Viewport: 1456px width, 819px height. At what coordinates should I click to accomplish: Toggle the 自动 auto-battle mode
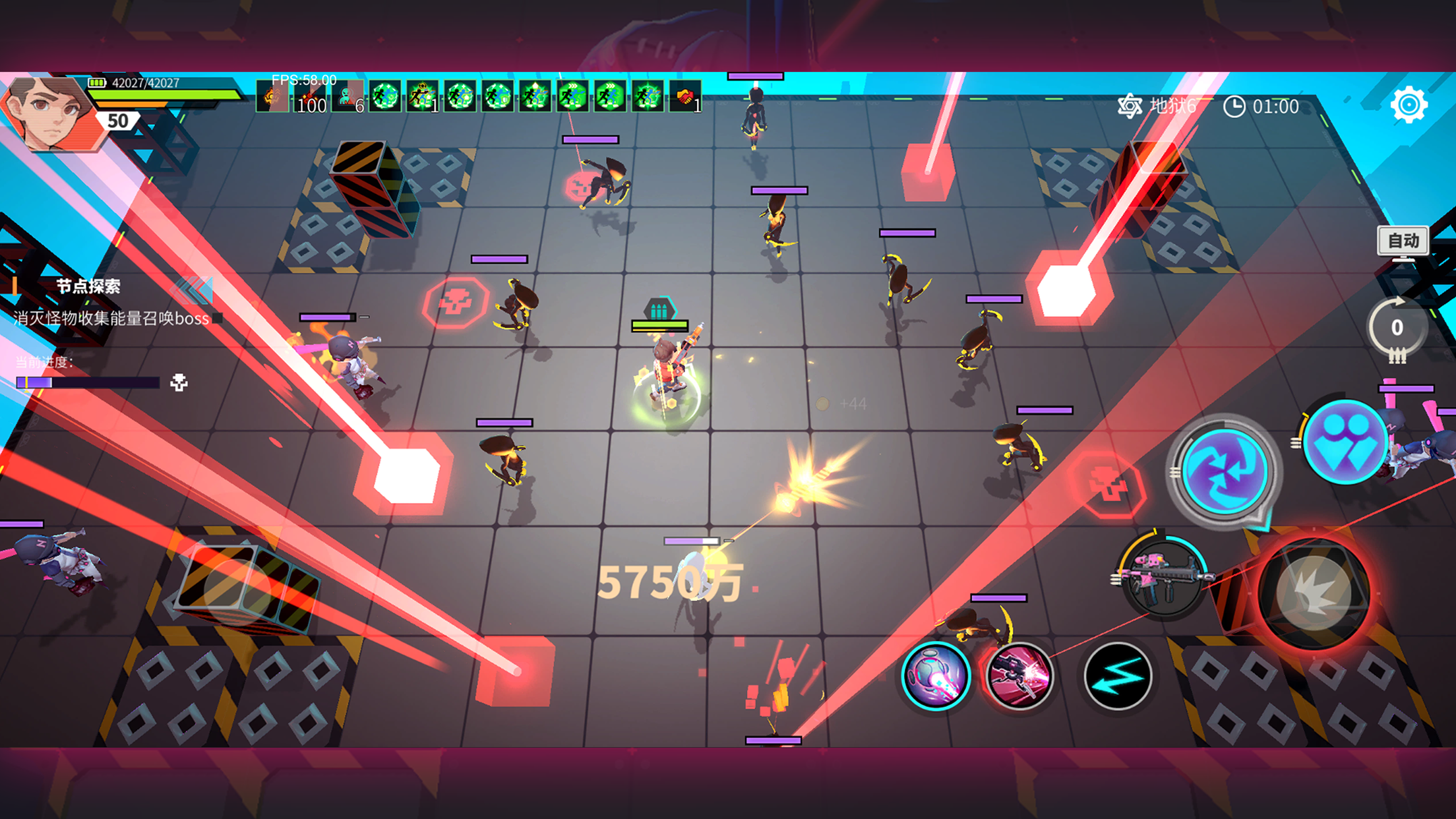1403,241
